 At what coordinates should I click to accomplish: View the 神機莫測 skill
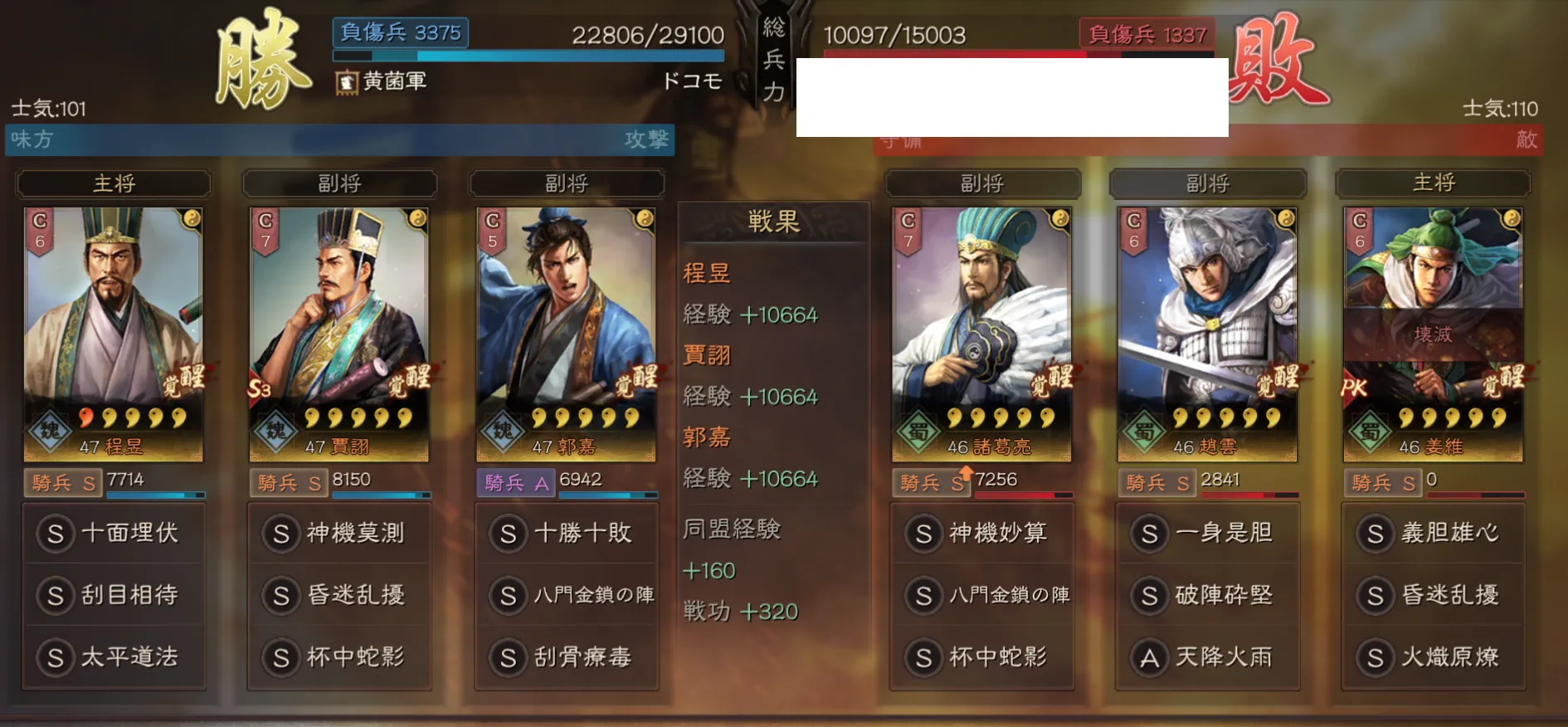tap(339, 533)
